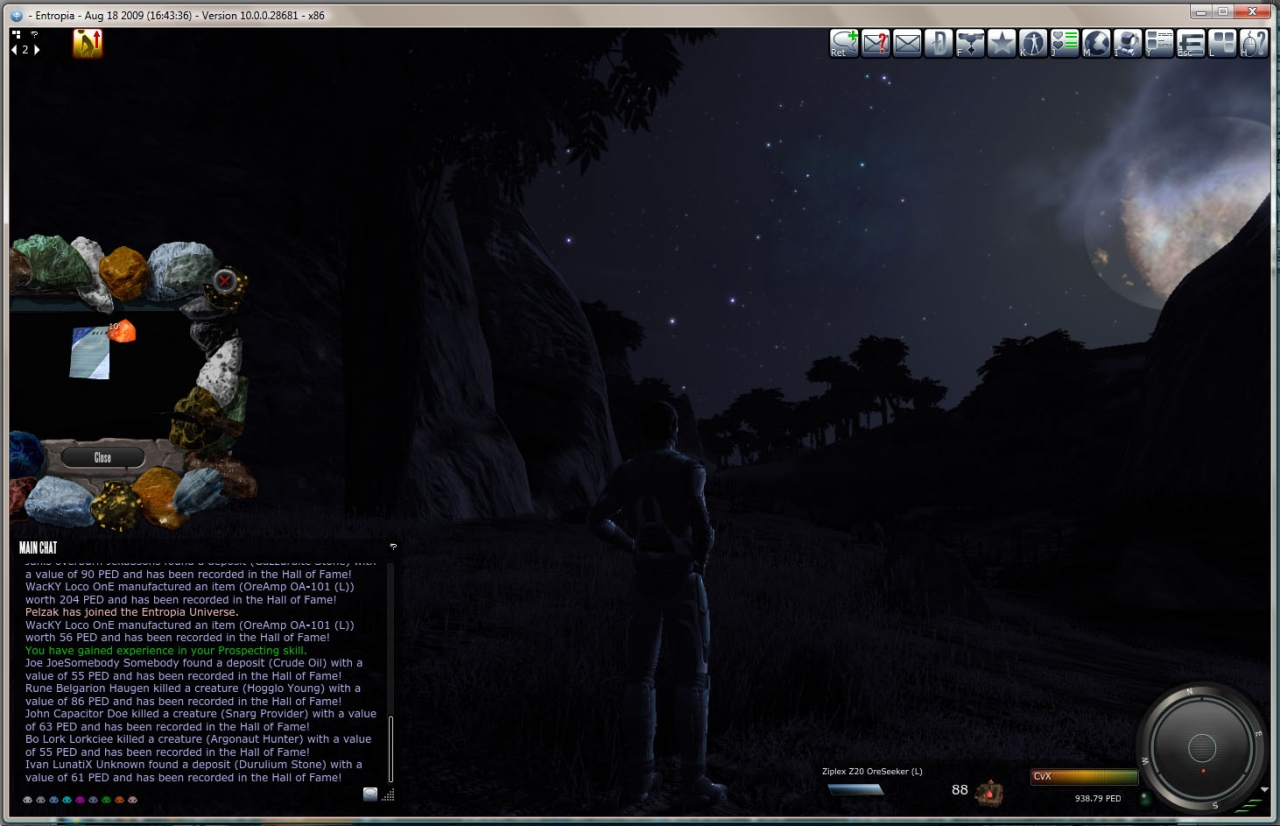Select the orange ore item in loot

pos(122,331)
